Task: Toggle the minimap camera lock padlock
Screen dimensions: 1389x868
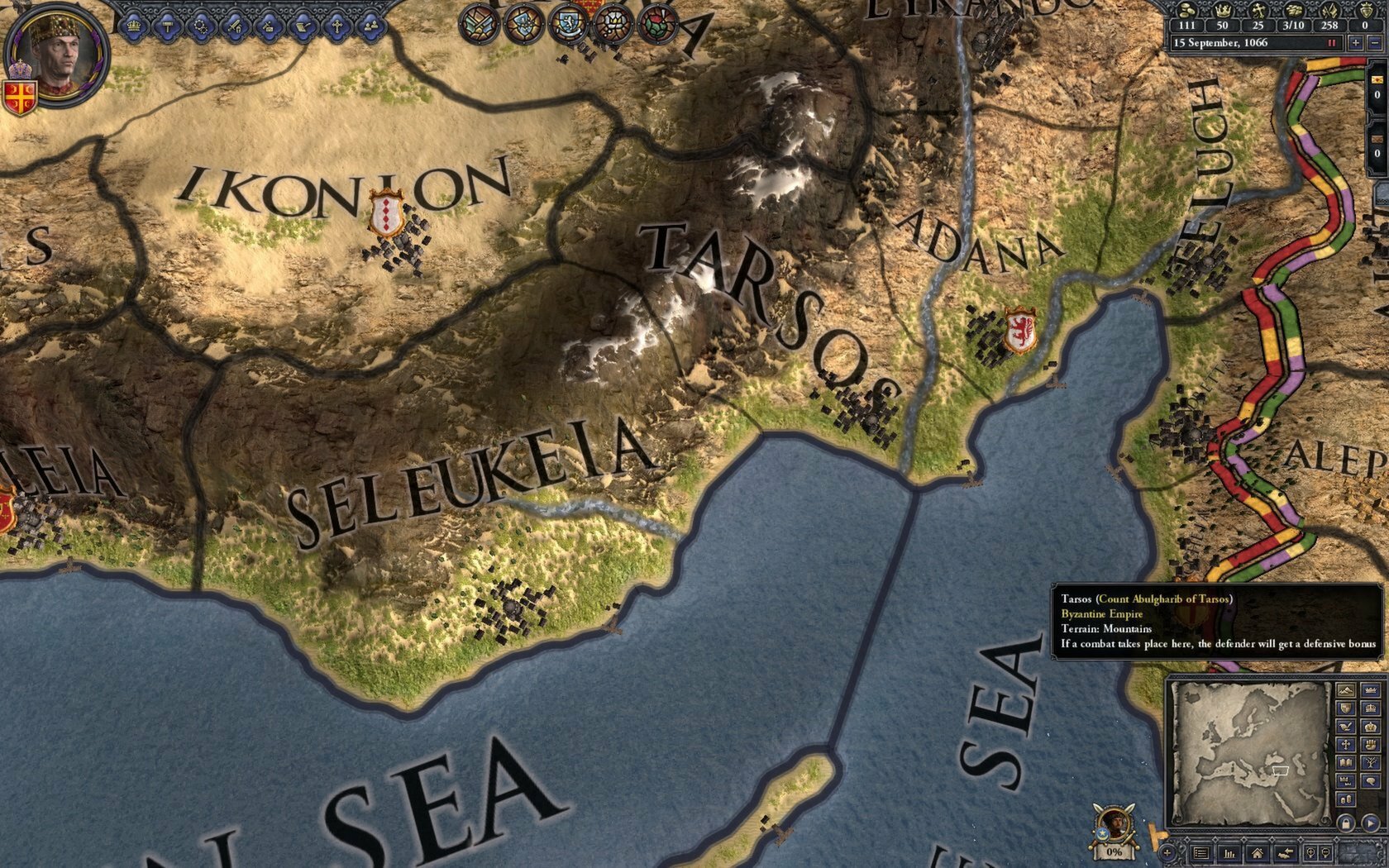Action: click(x=1347, y=824)
